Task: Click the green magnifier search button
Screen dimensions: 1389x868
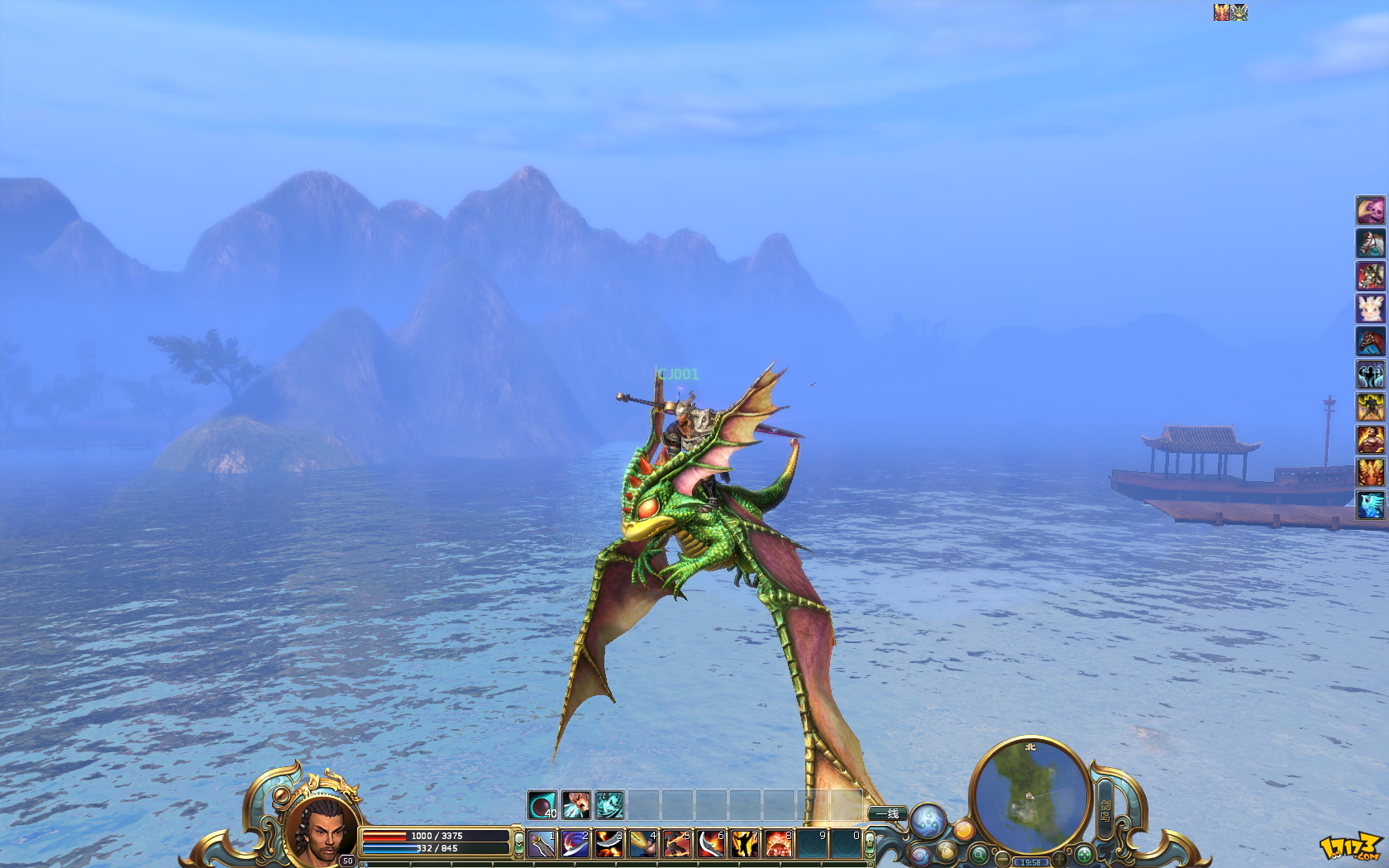Action: (979, 854)
